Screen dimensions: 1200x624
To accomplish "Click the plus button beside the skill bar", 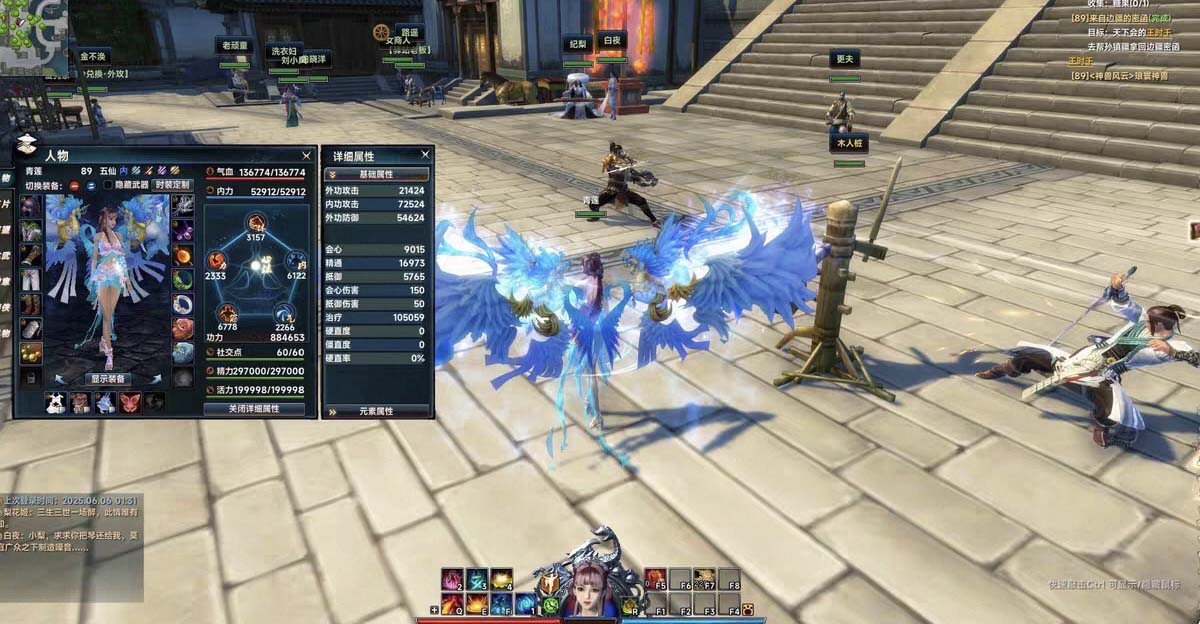I will [434, 609].
